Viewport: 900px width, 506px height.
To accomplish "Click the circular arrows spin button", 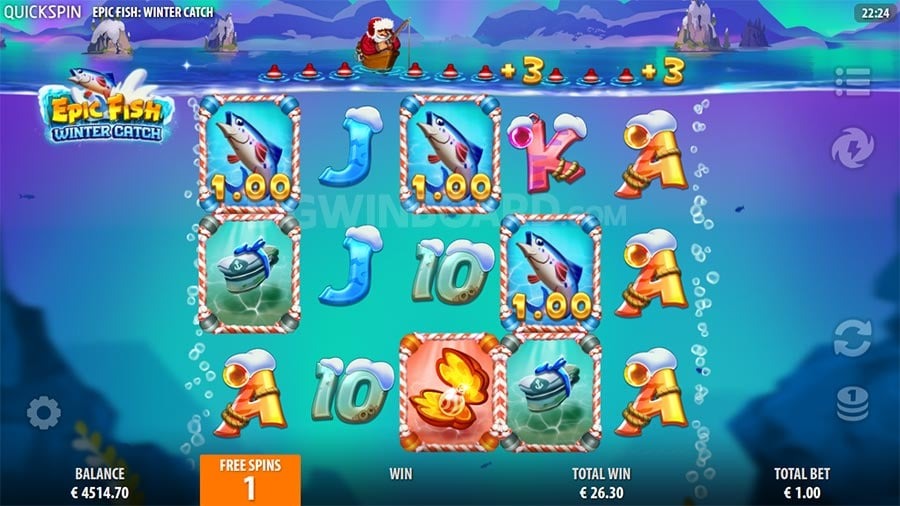I will click(852, 337).
